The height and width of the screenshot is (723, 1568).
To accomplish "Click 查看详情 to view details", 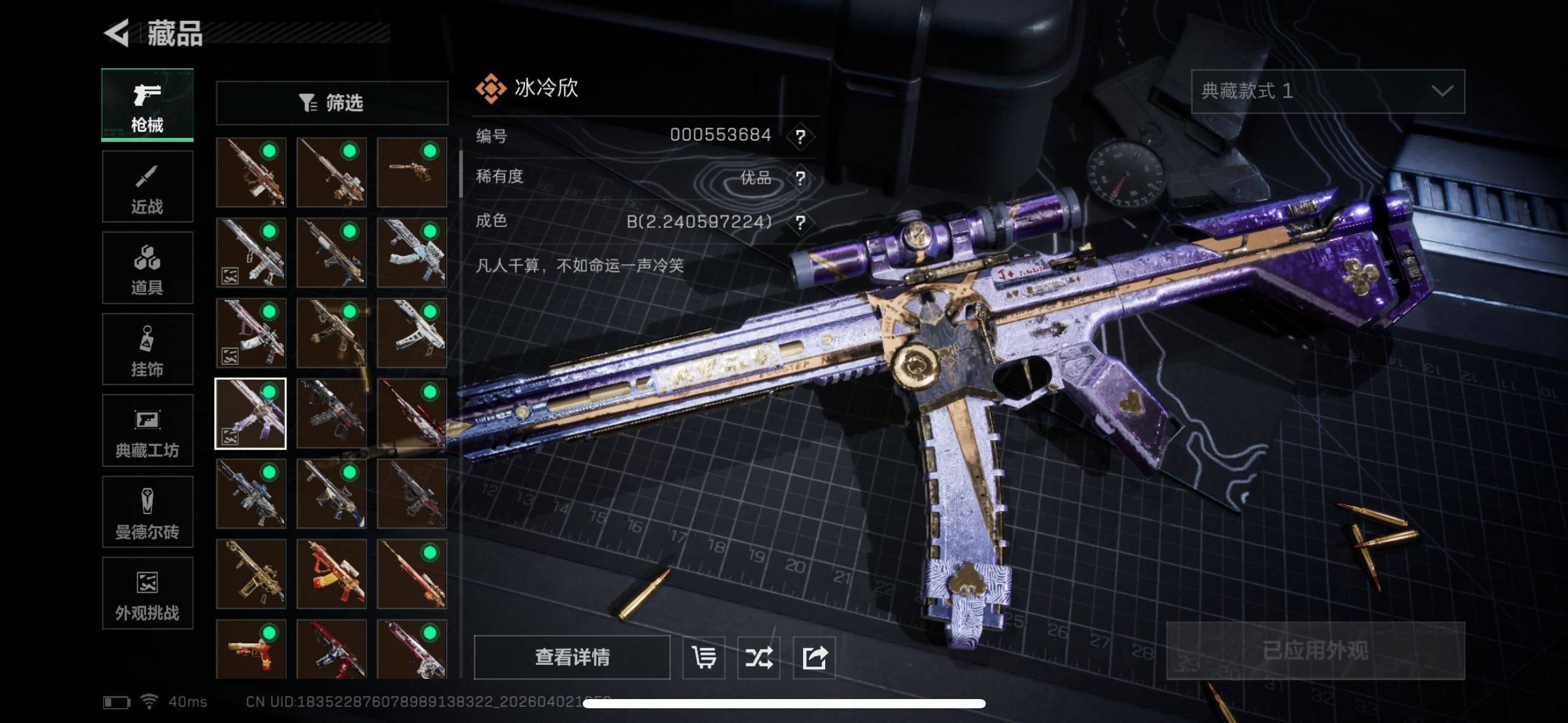I will click(572, 657).
